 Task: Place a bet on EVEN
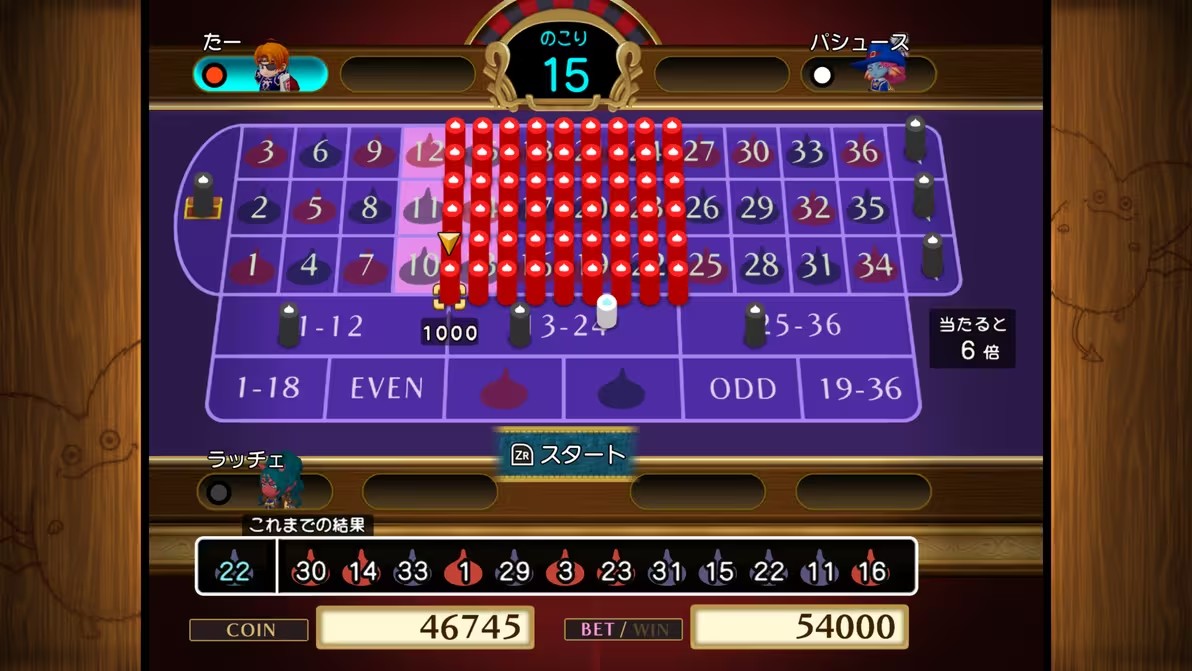click(386, 388)
